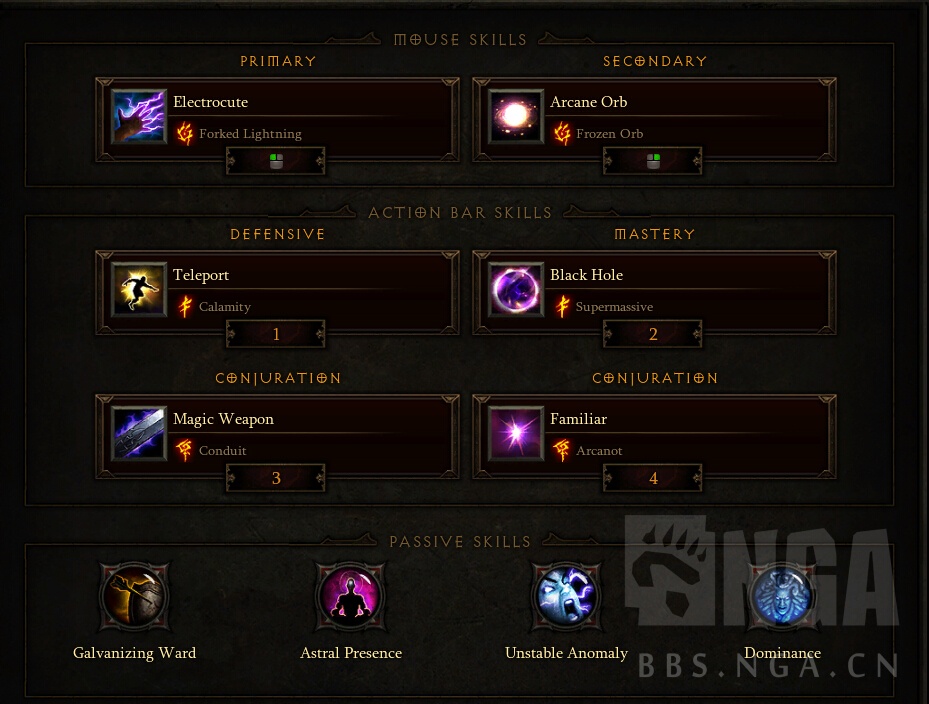Viewport: 929px width, 704px height.
Task: Click the key 3 binding box
Action: (x=276, y=478)
